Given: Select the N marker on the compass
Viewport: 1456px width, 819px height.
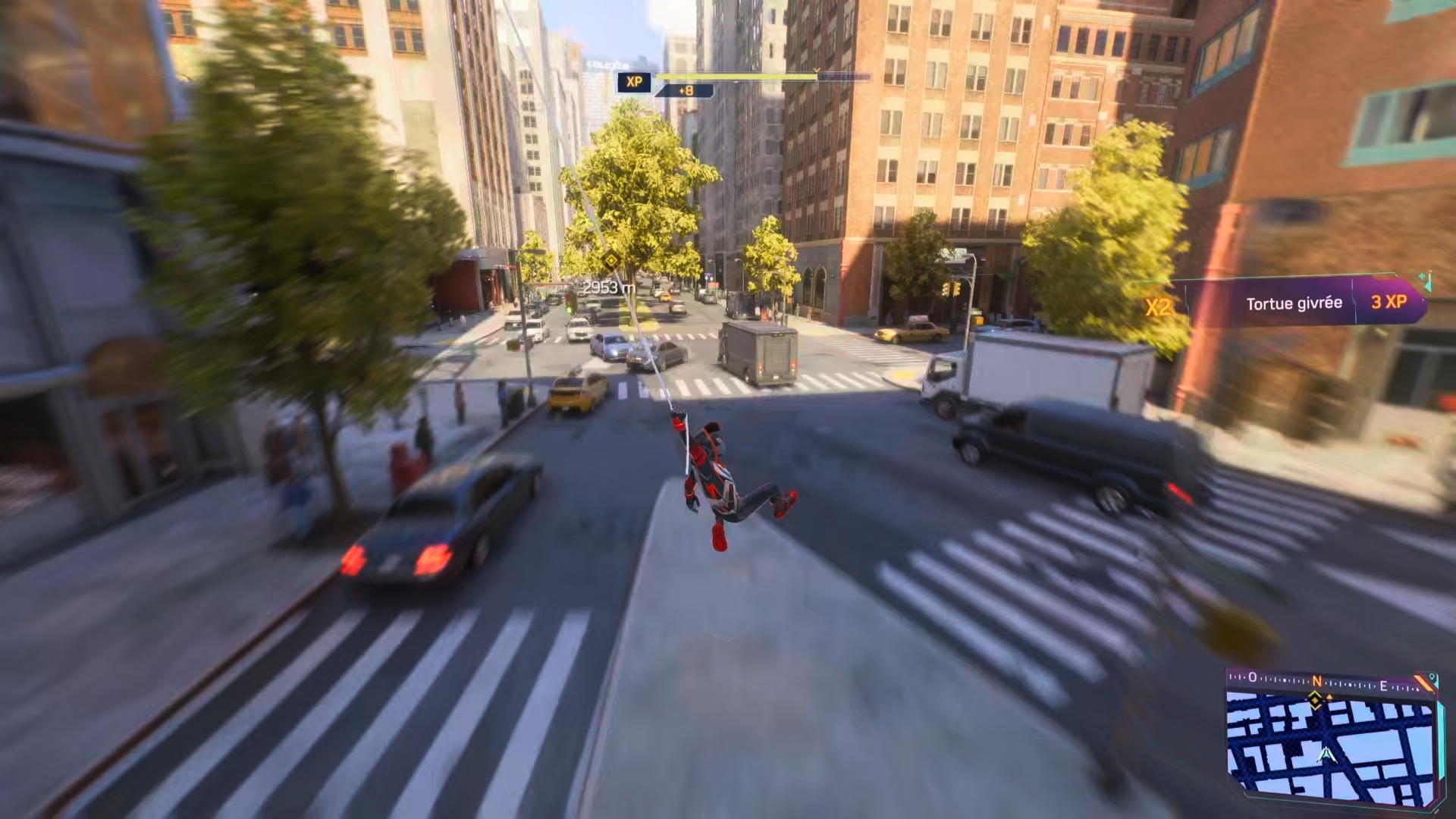Looking at the screenshot, I should click(x=1318, y=681).
